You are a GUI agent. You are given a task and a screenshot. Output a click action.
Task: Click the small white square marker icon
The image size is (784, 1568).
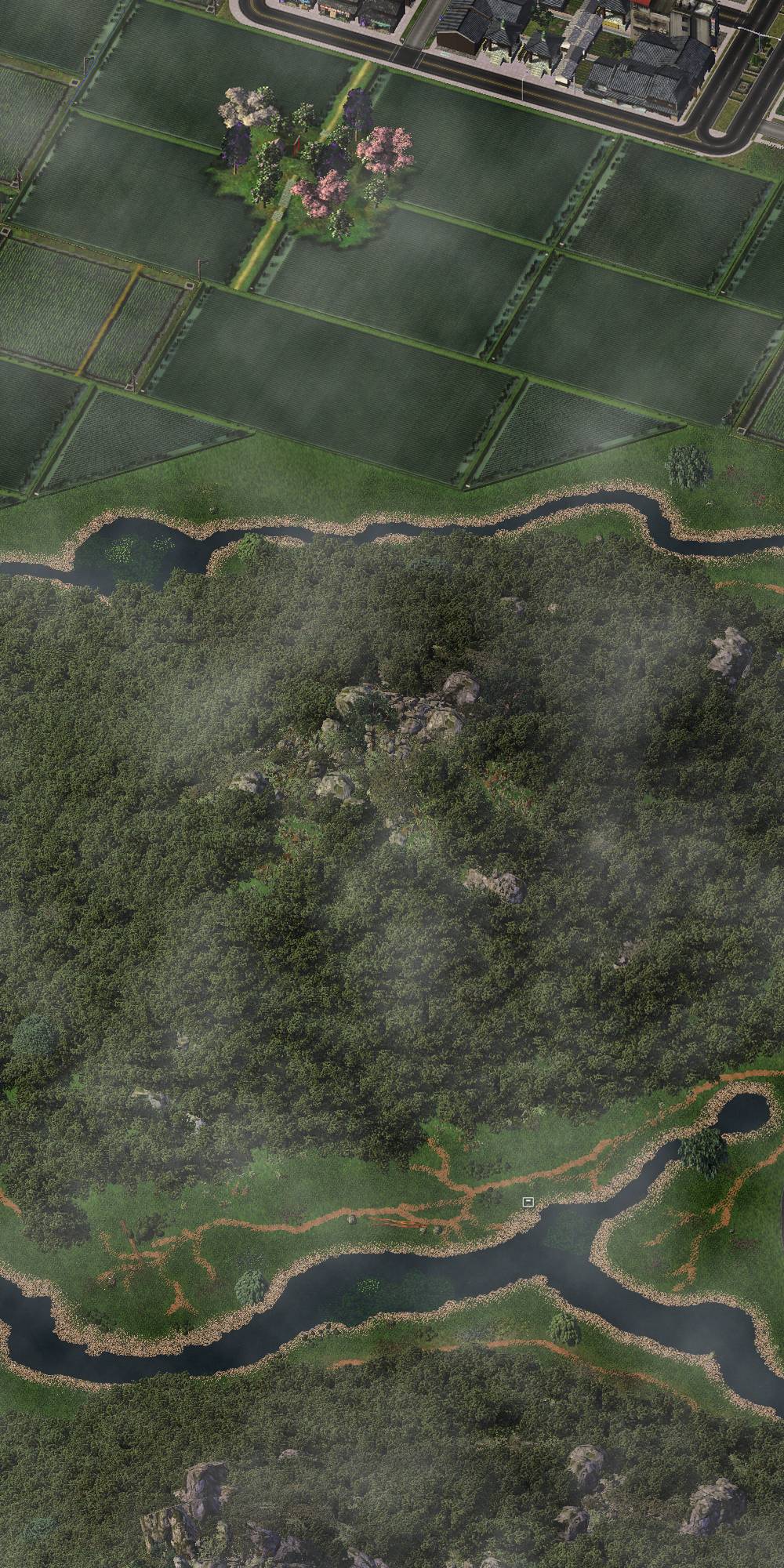(x=528, y=1201)
